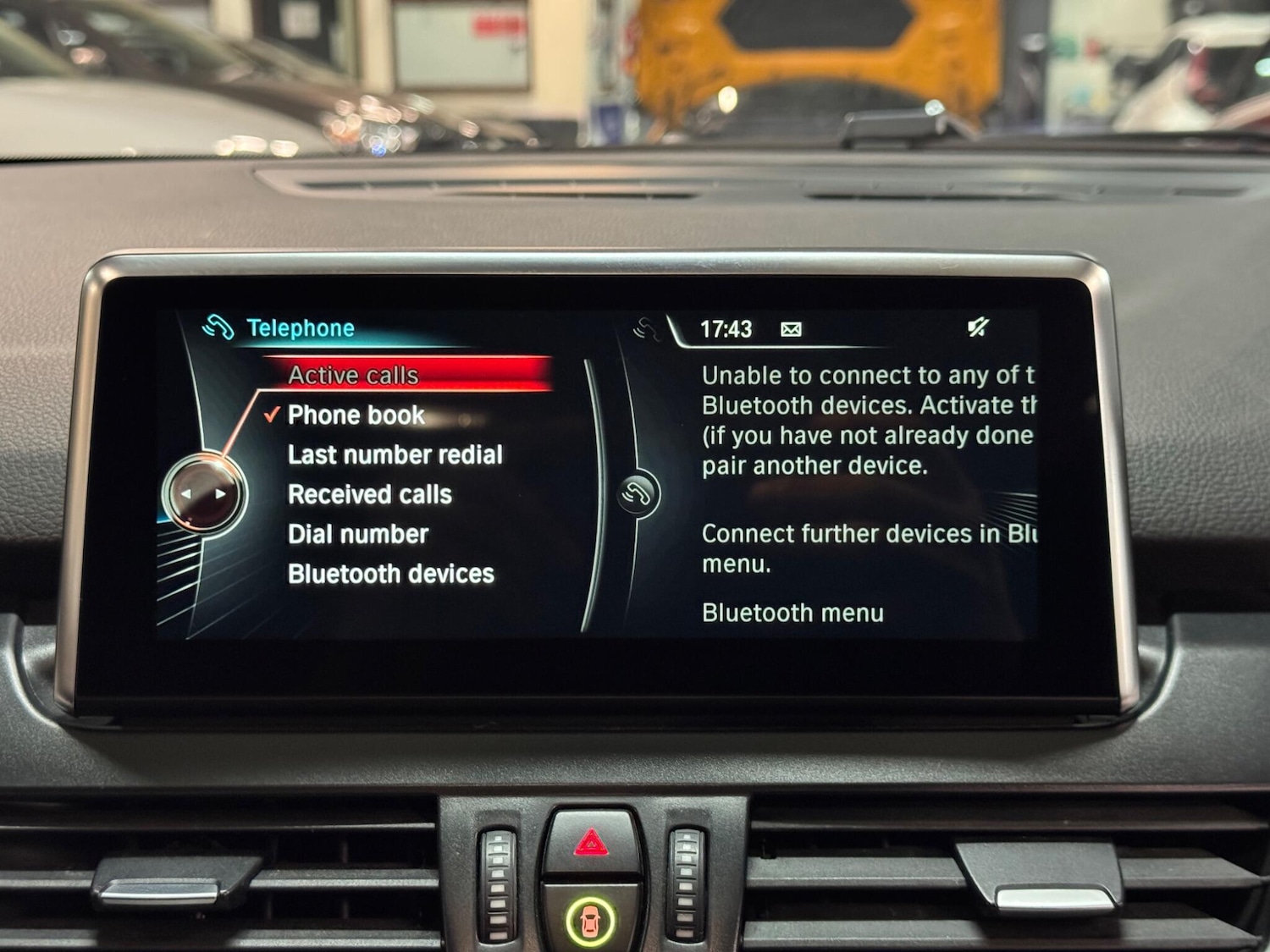Click the muted speaker icon
Image resolution: width=1270 pixels, height=952 pixels.
click(x=978, y=327)
